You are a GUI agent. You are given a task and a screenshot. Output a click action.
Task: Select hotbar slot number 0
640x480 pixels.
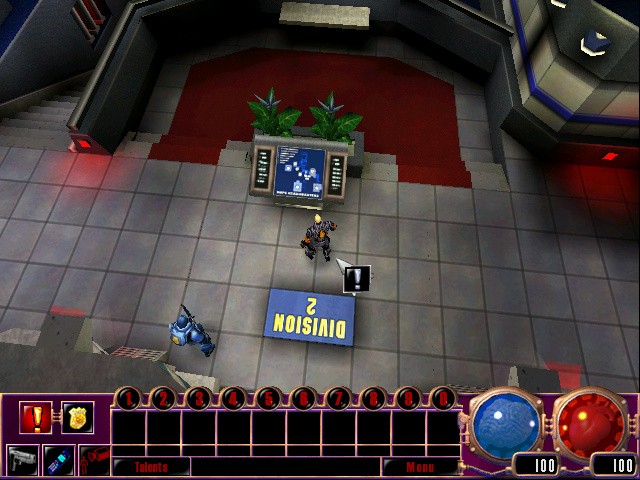tap(442, 399)
